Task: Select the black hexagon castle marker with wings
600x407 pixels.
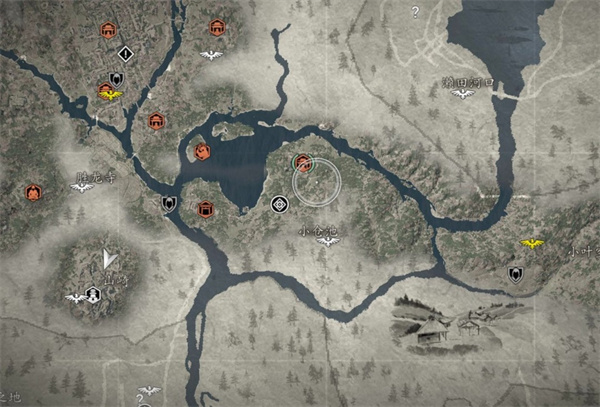Action: click(92, 295)
